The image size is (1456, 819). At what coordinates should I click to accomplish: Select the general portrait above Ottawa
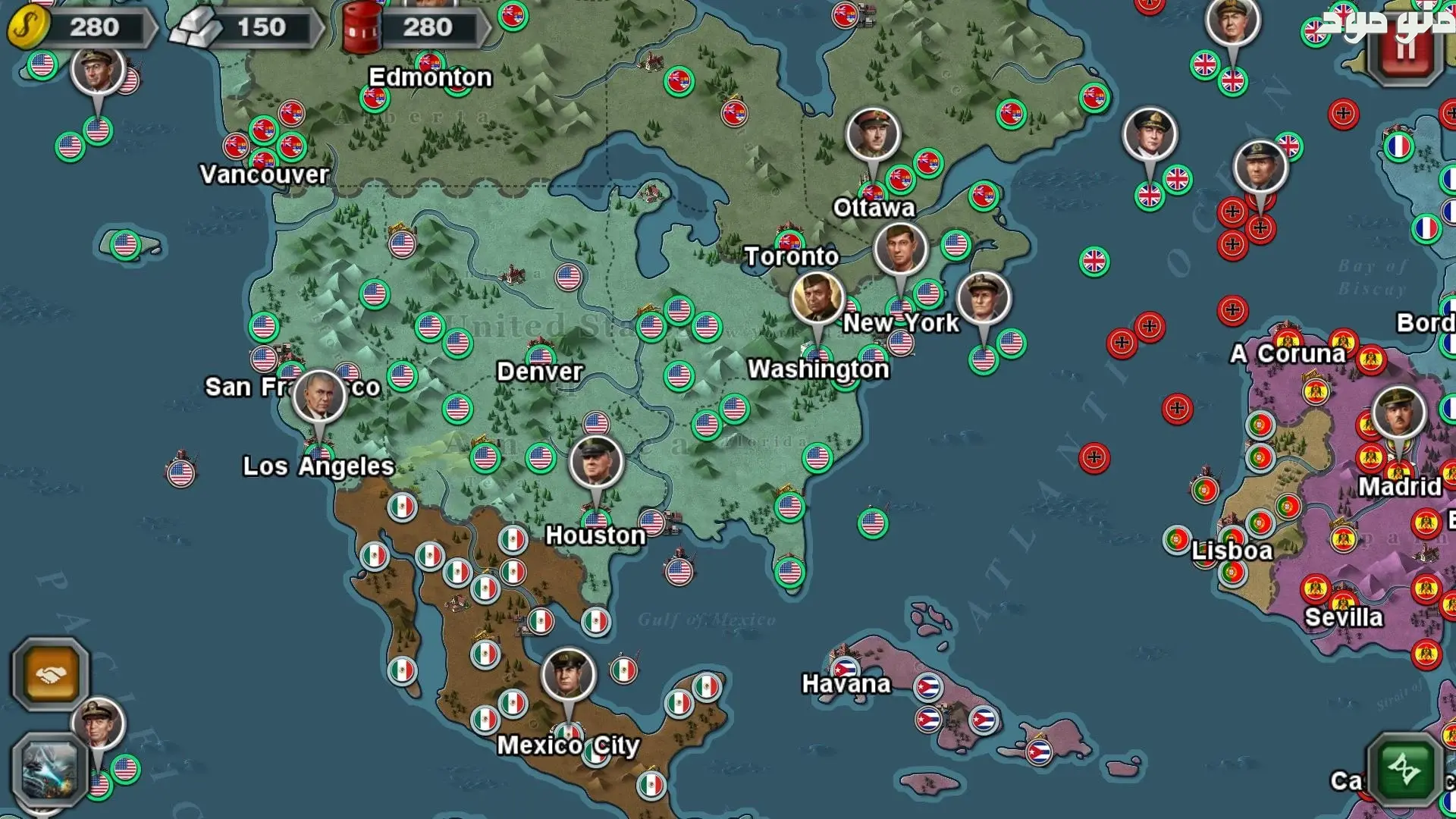(x=873, y=134)
